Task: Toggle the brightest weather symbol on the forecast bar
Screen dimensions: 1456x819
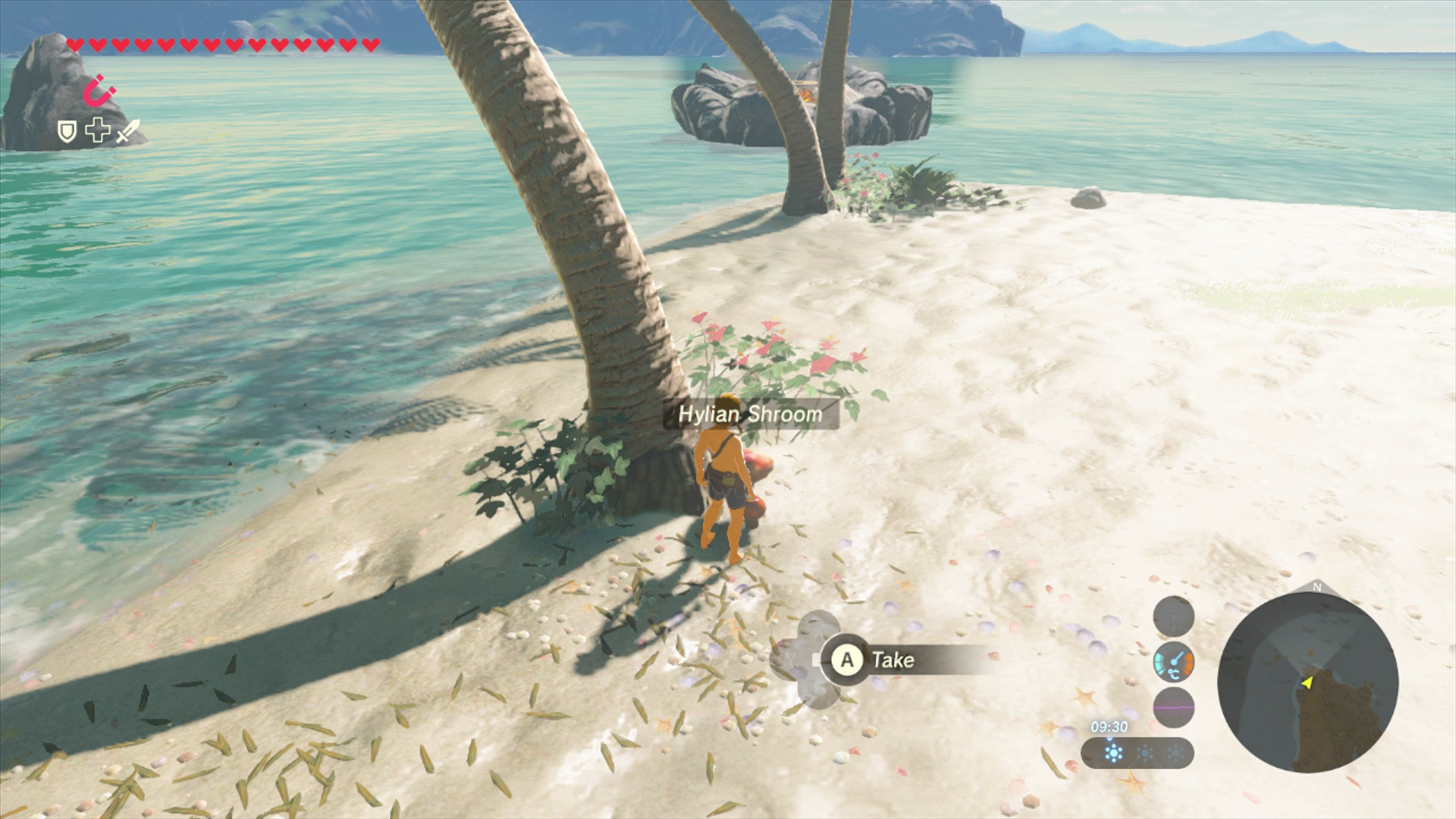Action: coord(1113,752)
